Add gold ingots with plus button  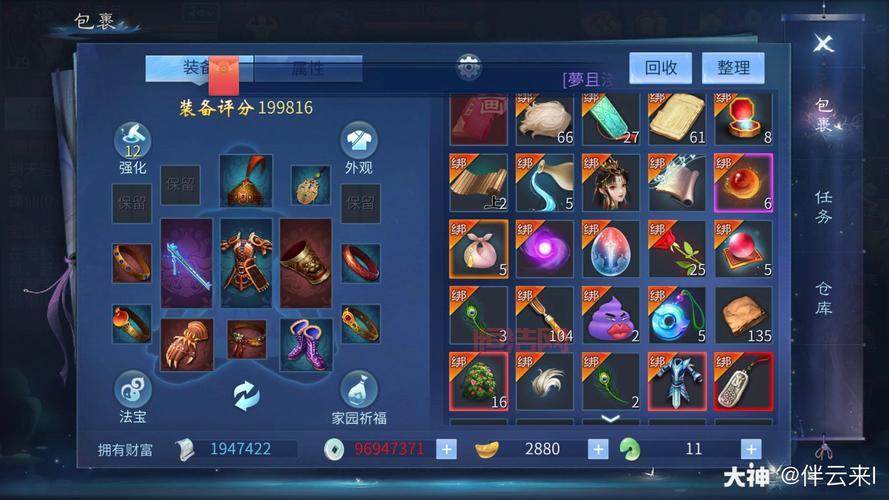pyautogui.click(x=598, y=449)
